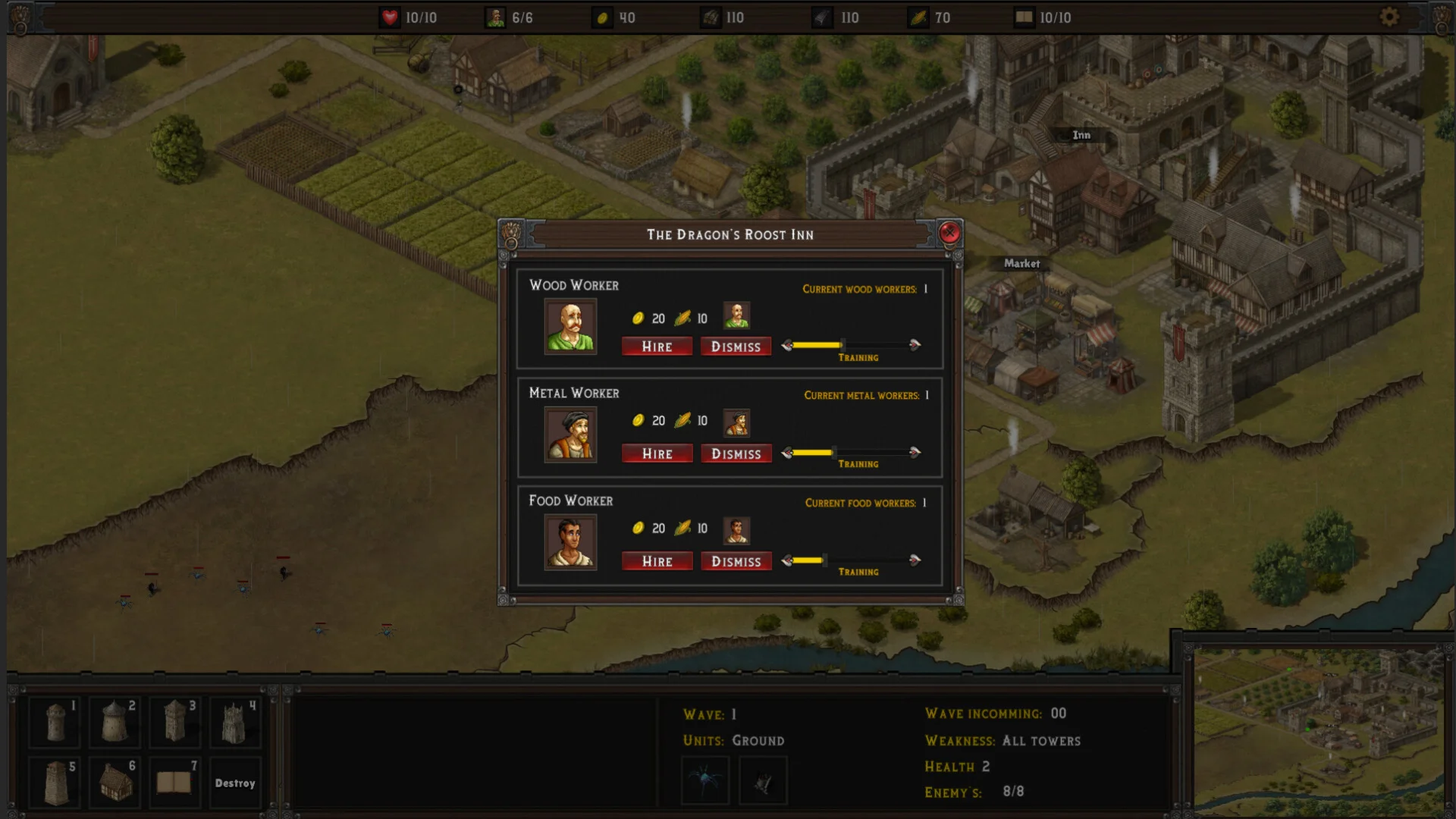Dismiss a Metal Worker
1456x819 pixels.
click(736, 453)
